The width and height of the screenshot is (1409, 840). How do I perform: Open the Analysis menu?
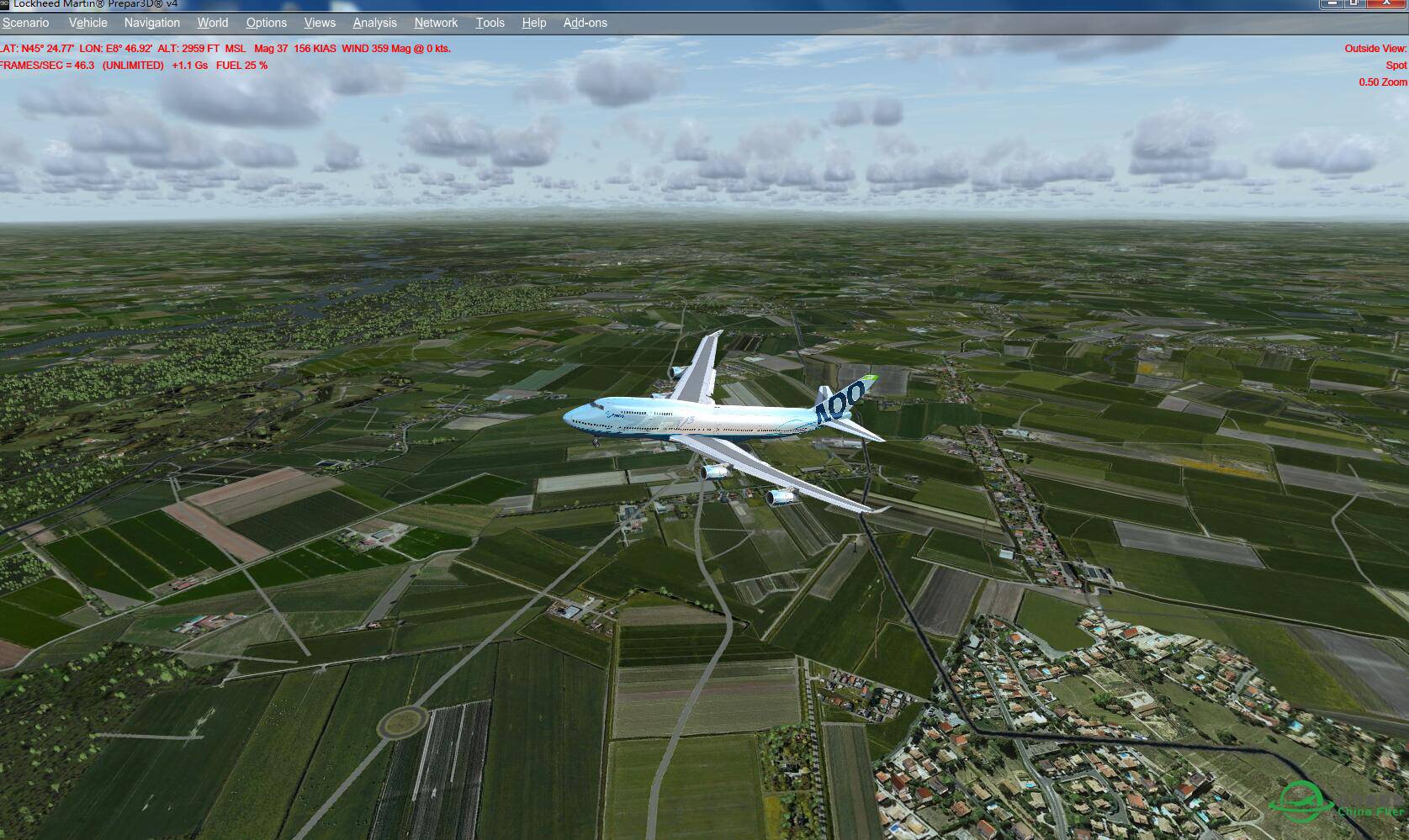pos(374,23)
